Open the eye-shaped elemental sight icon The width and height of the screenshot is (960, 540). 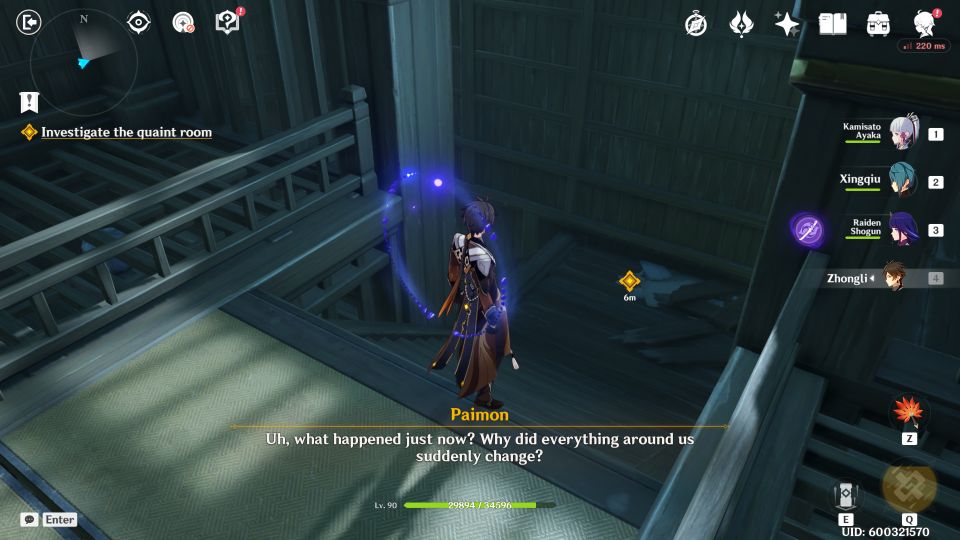point(138,22)
